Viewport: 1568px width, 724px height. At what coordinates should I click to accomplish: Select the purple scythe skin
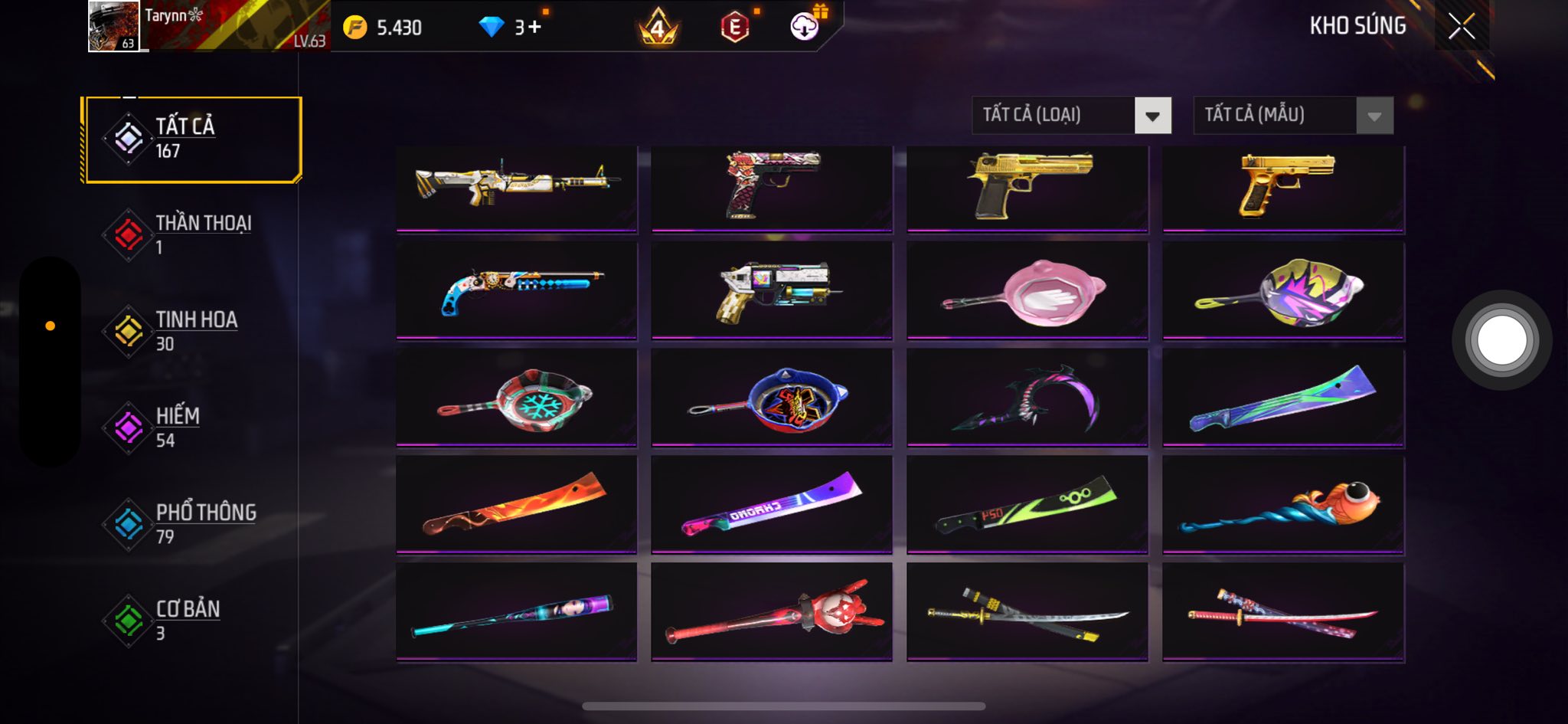(1027, 398)
